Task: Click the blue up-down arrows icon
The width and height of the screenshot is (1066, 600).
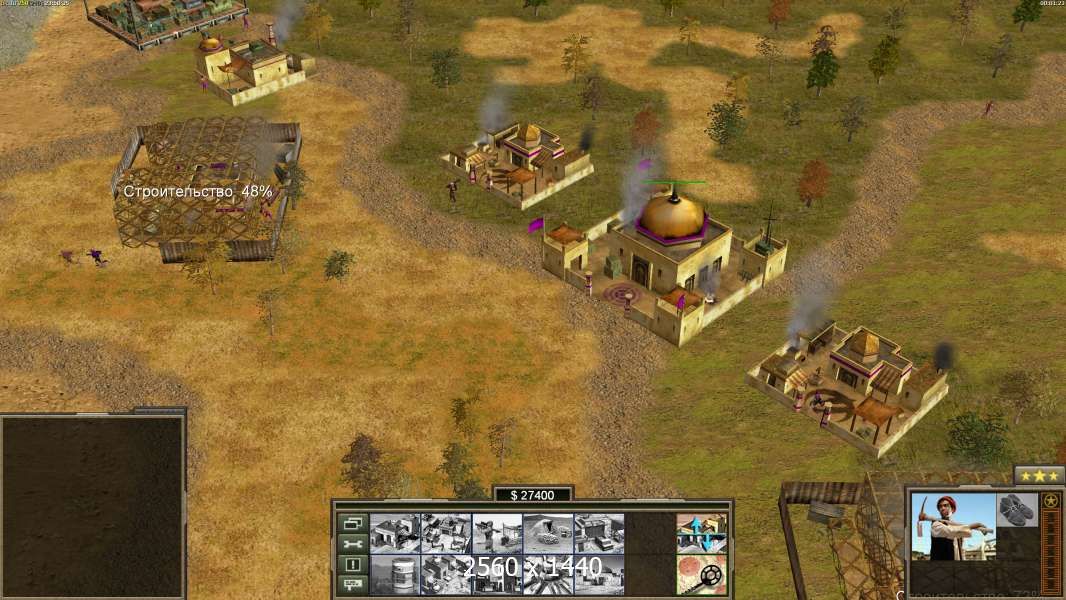Action: 701,533
